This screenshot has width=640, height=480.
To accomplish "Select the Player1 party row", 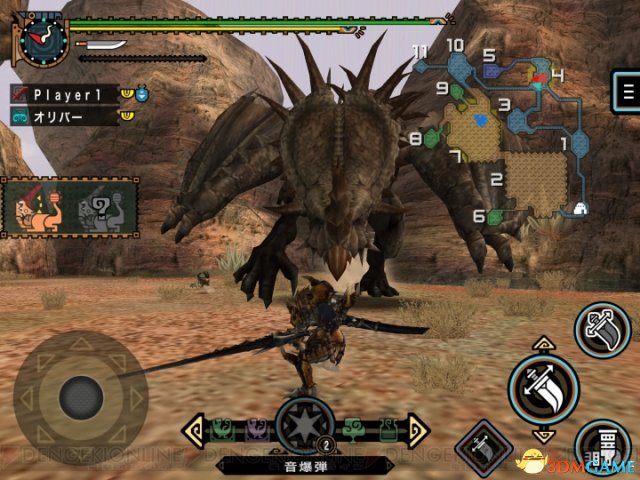I will [x=66, y=94].
